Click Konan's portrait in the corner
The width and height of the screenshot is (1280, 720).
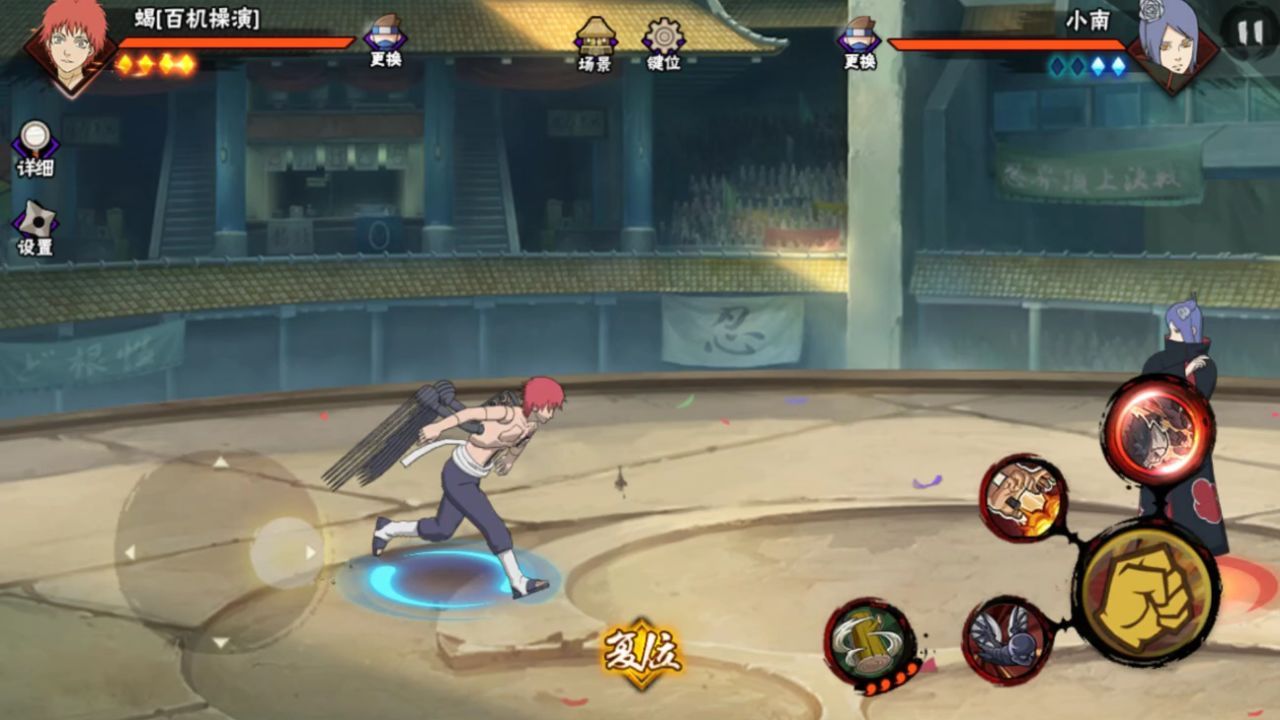[1172, 44]
